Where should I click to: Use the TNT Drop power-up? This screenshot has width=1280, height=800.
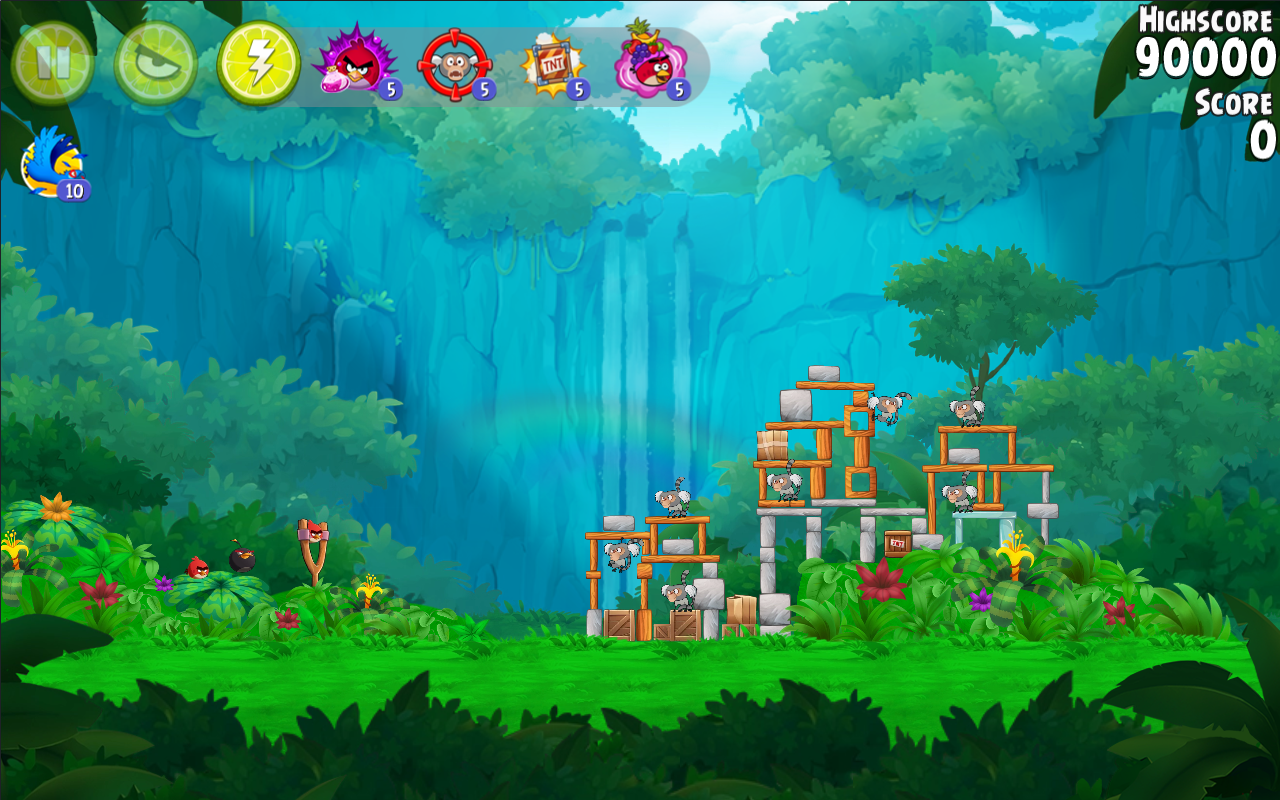[x=555, y=62]
